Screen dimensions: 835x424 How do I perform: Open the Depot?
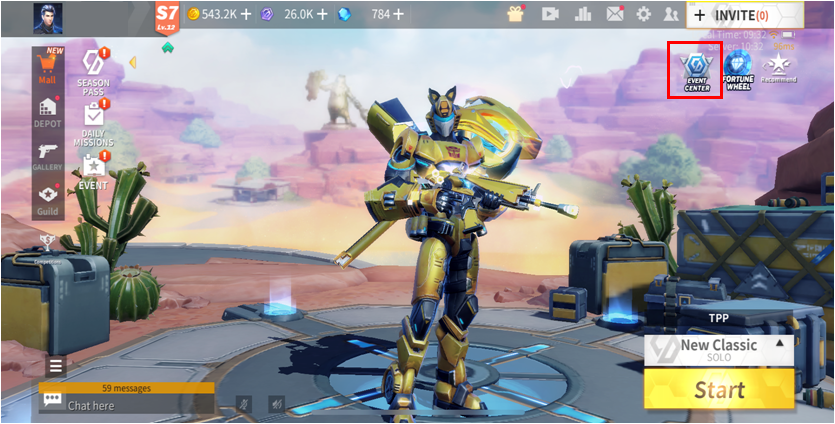pyautogui.click(x=48, y=110)
